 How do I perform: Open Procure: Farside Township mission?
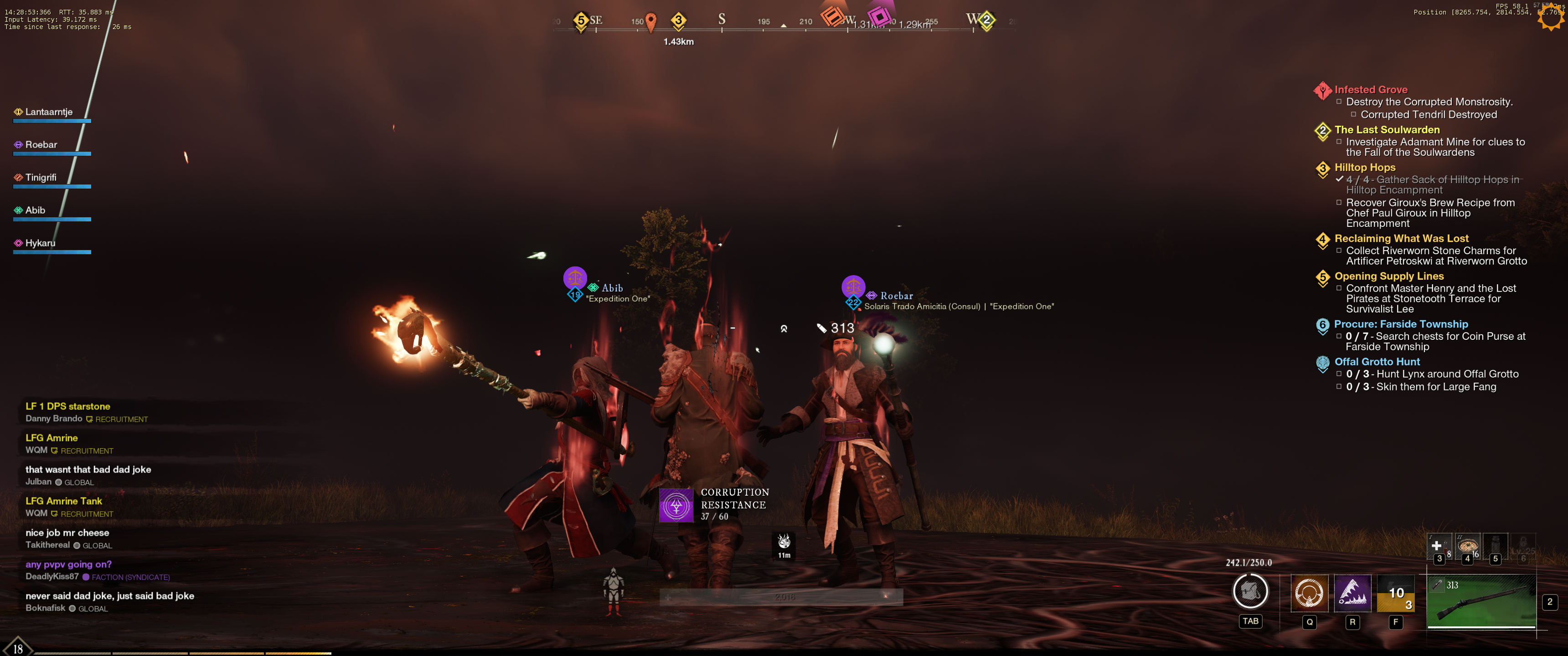point(1400,324)
